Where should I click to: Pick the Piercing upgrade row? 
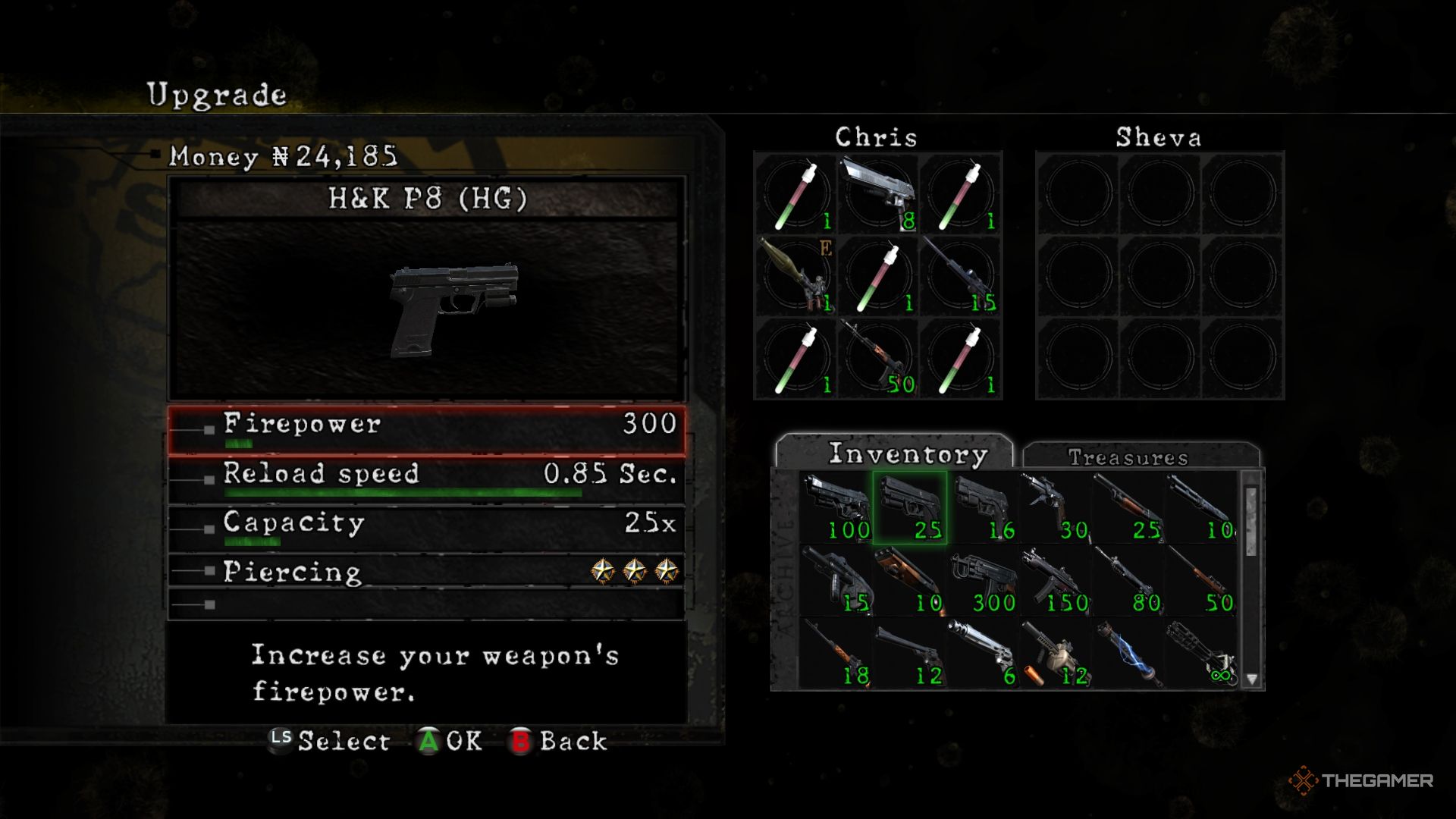click(x=426, y=571)
